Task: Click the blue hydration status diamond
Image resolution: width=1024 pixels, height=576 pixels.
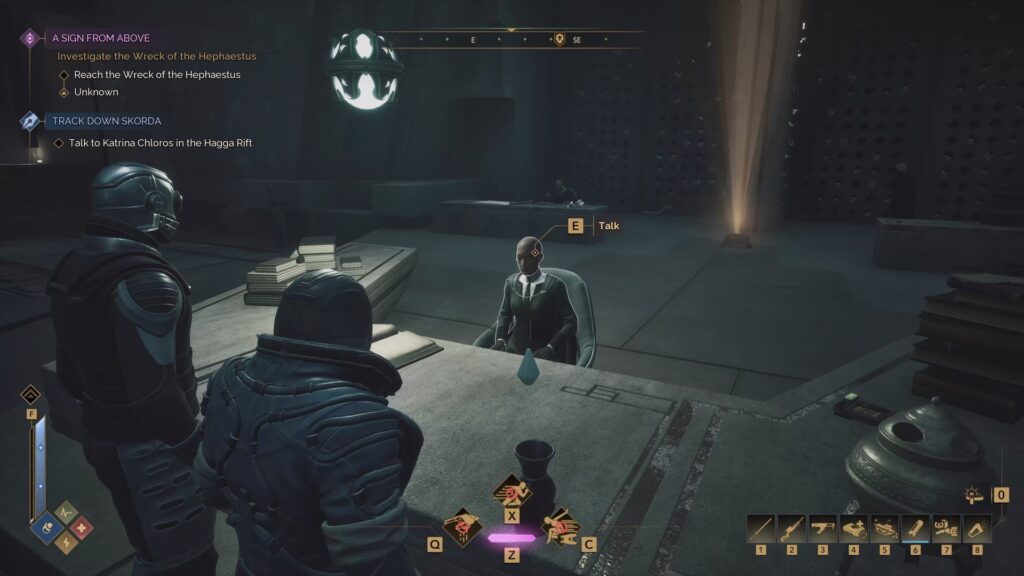Action: point(45,528)
